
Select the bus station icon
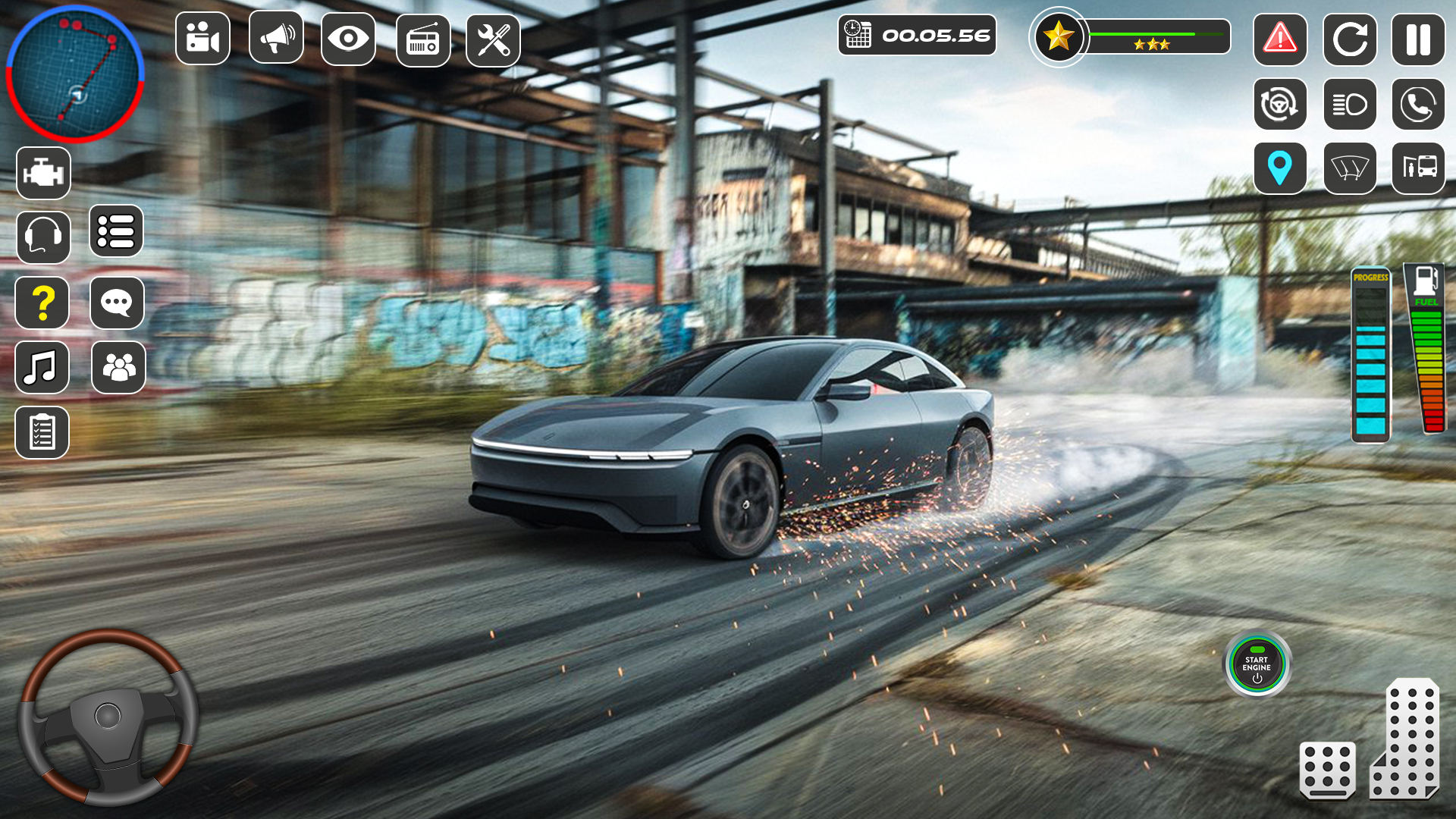(1418, 168)
